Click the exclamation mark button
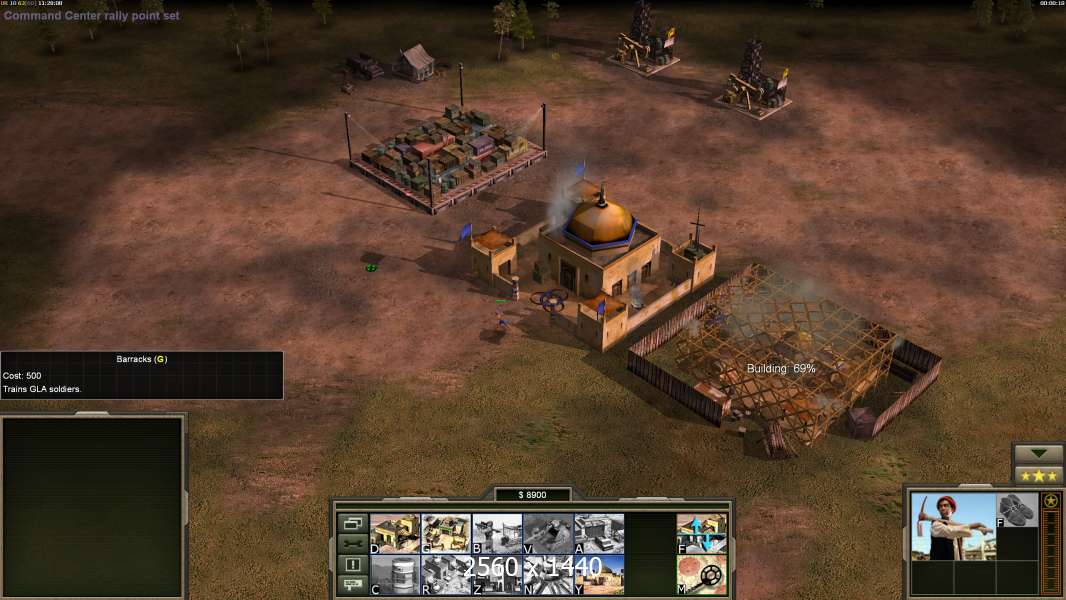Screen dimensions: 1066x600 tap(352, 565)
